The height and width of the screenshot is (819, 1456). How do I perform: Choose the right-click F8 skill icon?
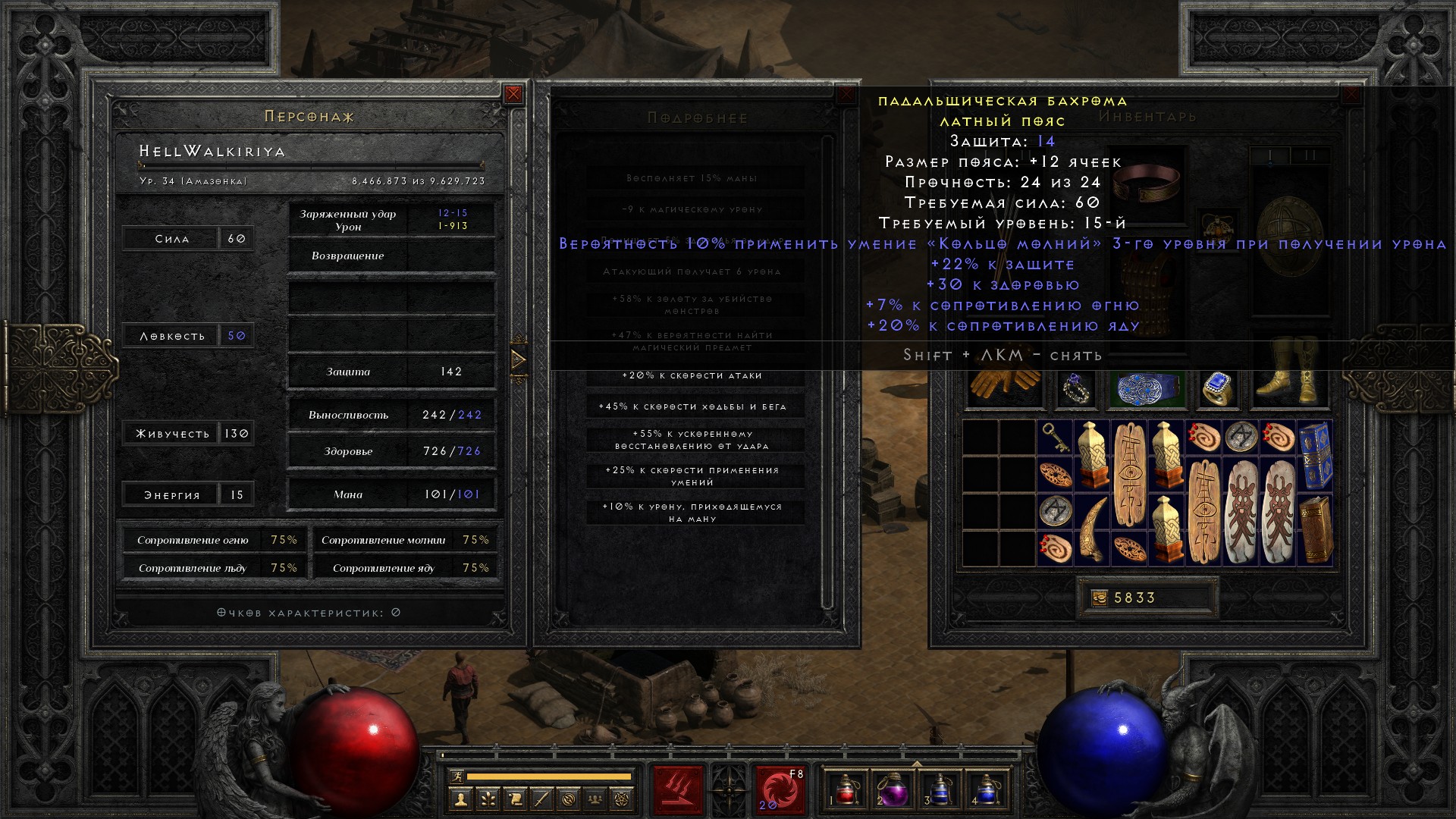(779, 790)
